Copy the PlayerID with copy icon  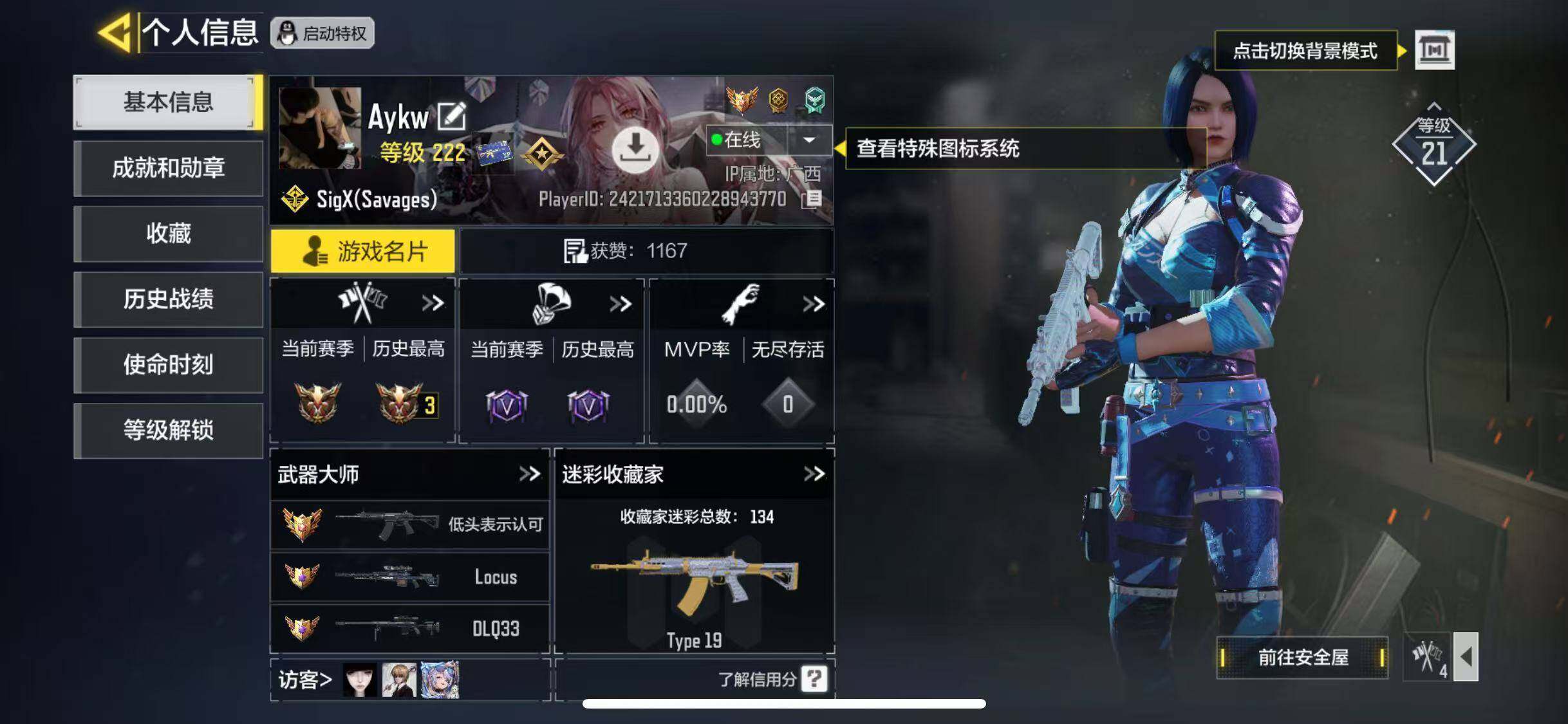pyautogui.click(x=813, y=199)
